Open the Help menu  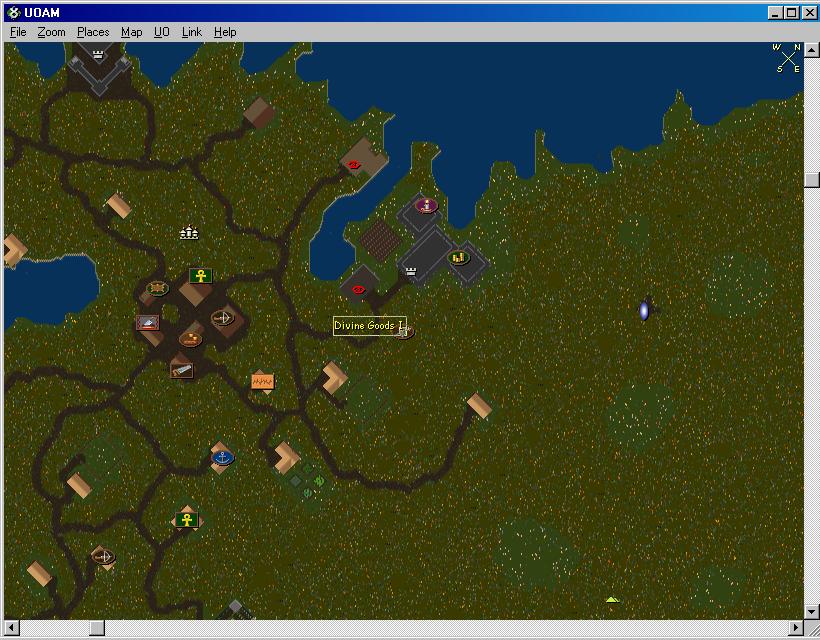pos(225,32)
